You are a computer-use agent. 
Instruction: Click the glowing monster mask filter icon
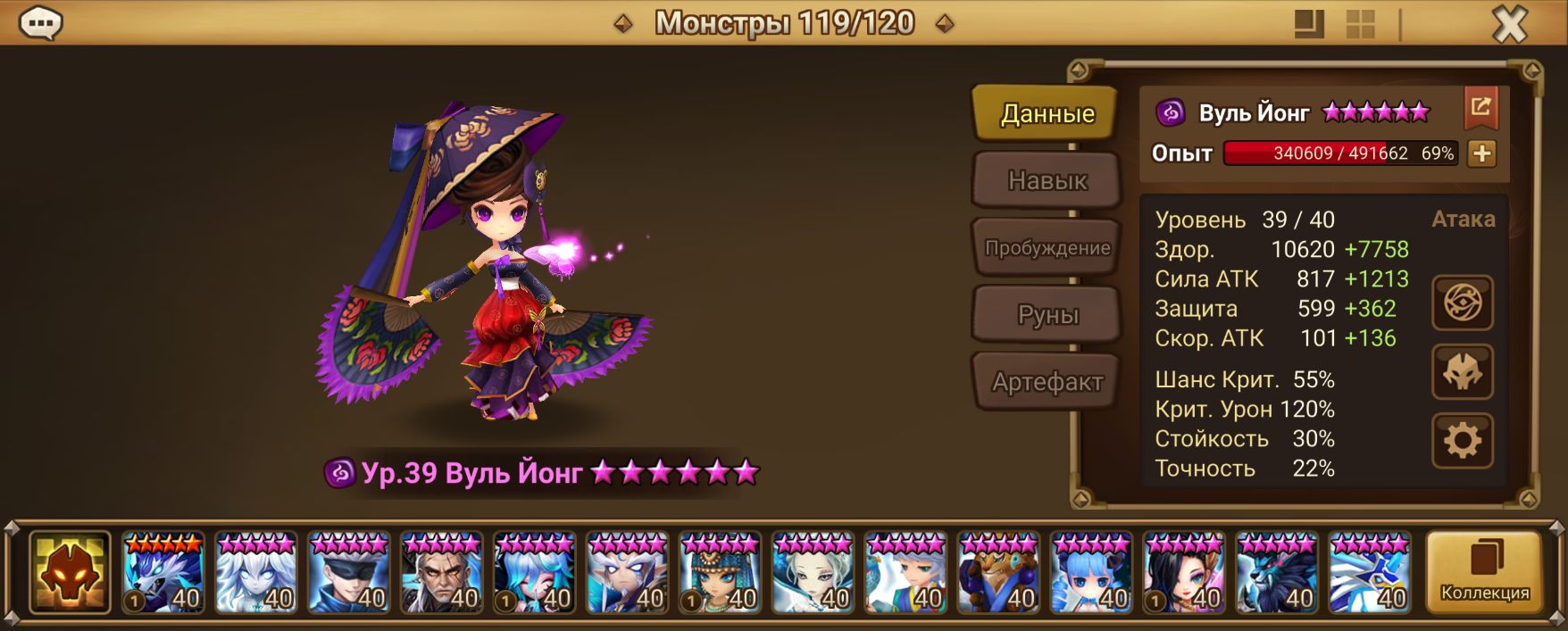tap(70, 573)
